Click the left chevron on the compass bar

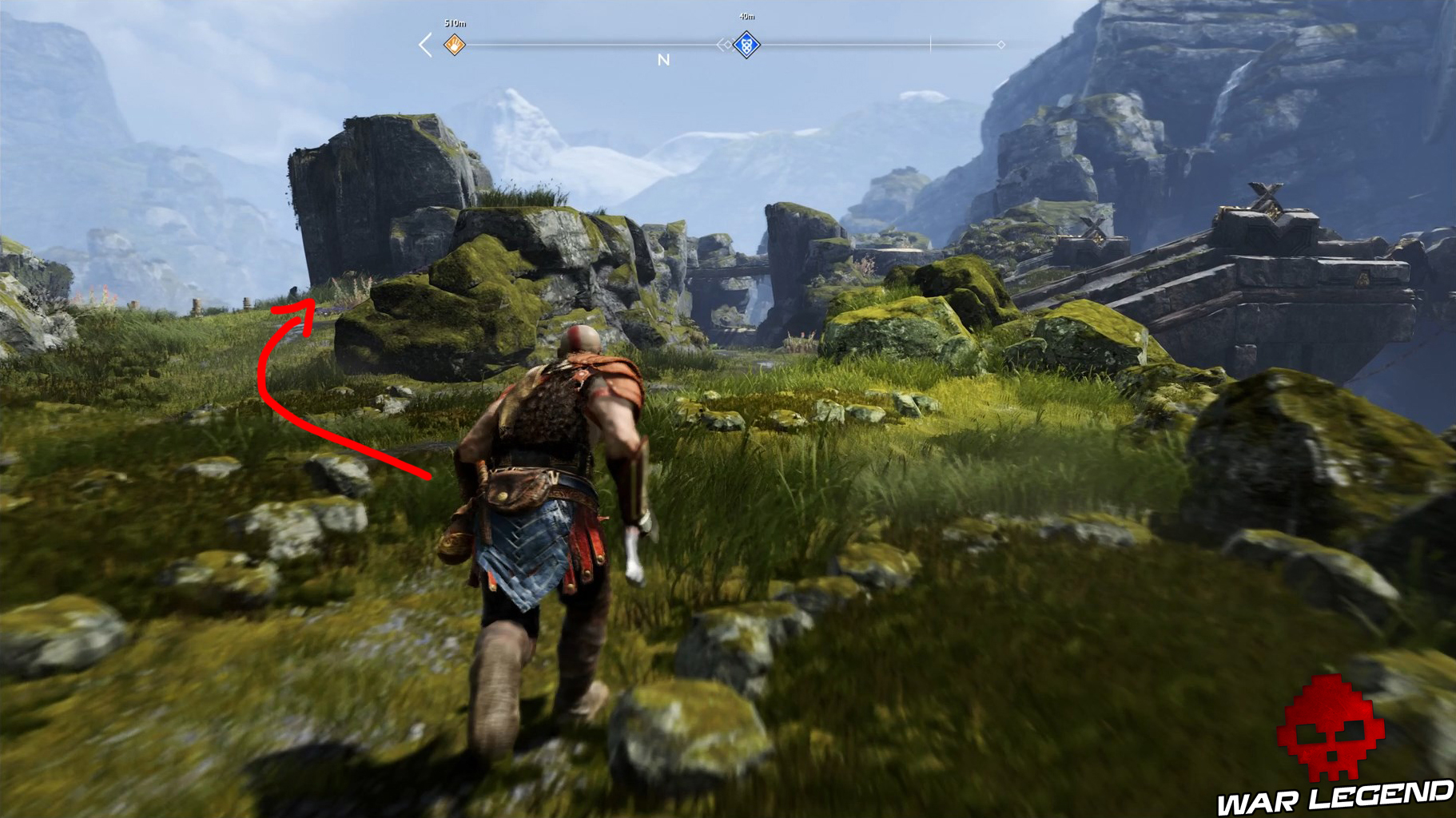[x=422, y=43]
